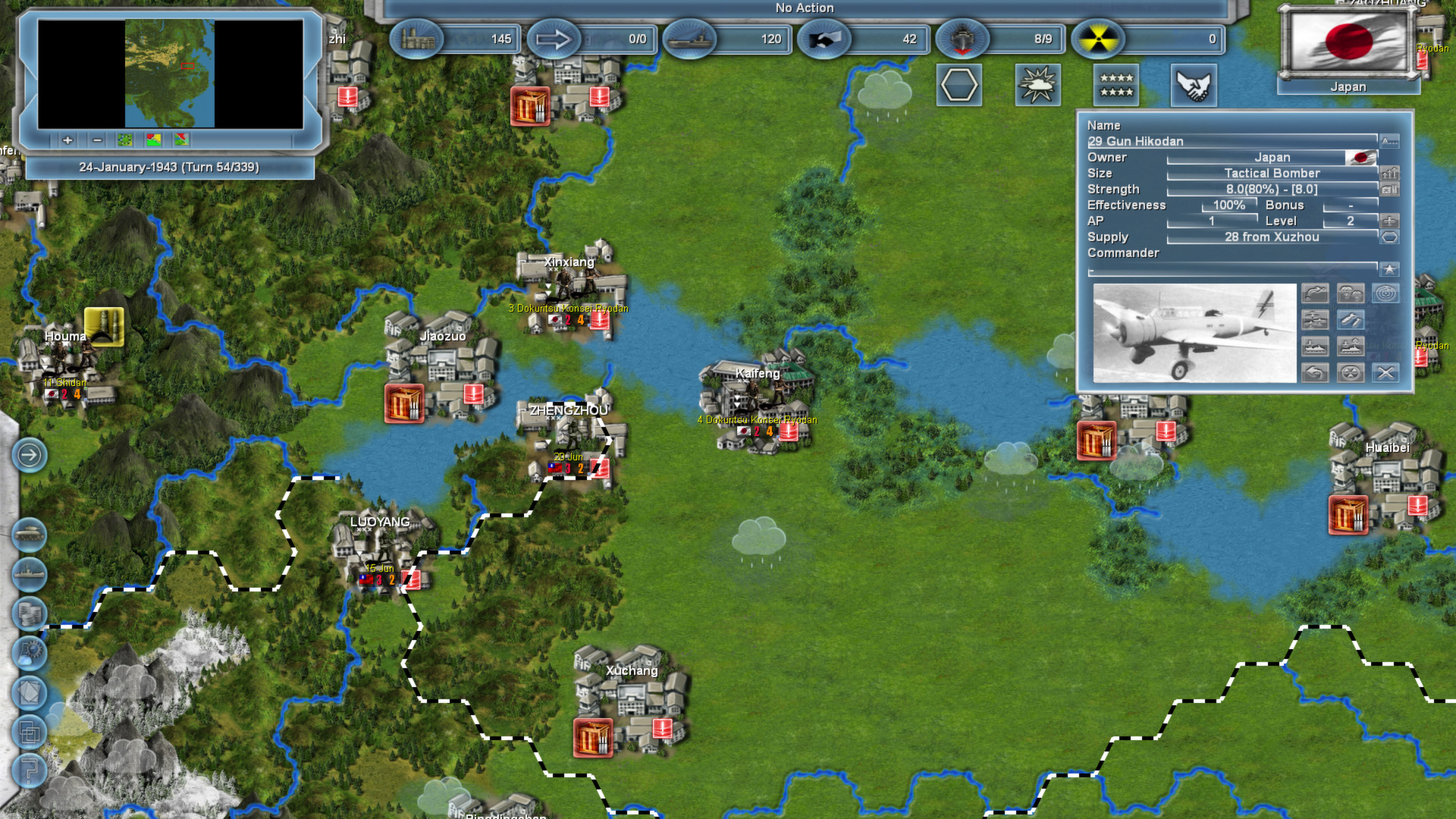Toggle the weather effects display button
Viewport: 1456px width, 819px height.
point(1038,85)
